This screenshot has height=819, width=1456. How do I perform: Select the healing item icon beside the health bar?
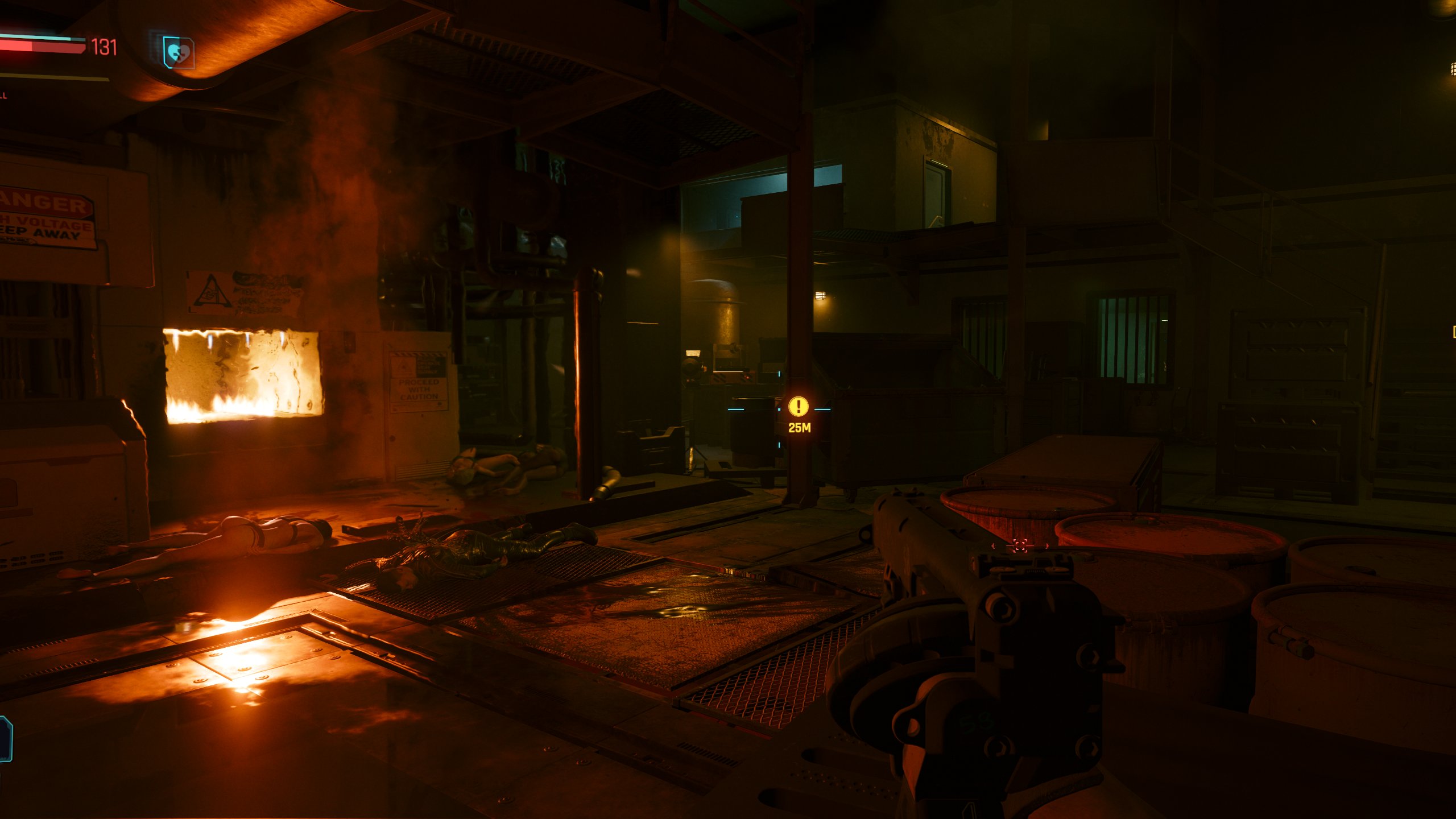(178, 51)
